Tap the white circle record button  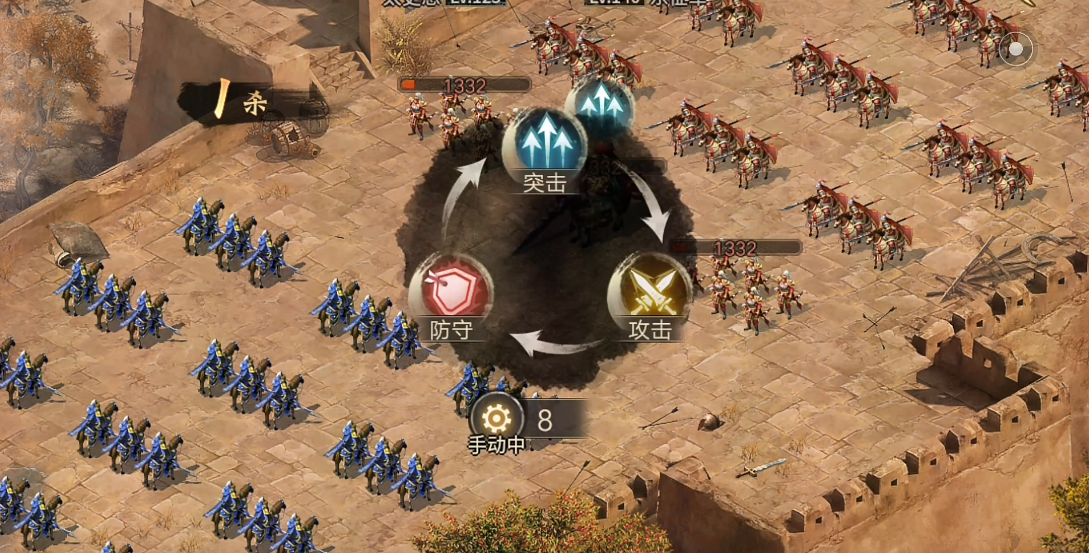(x=1017, y=49)
